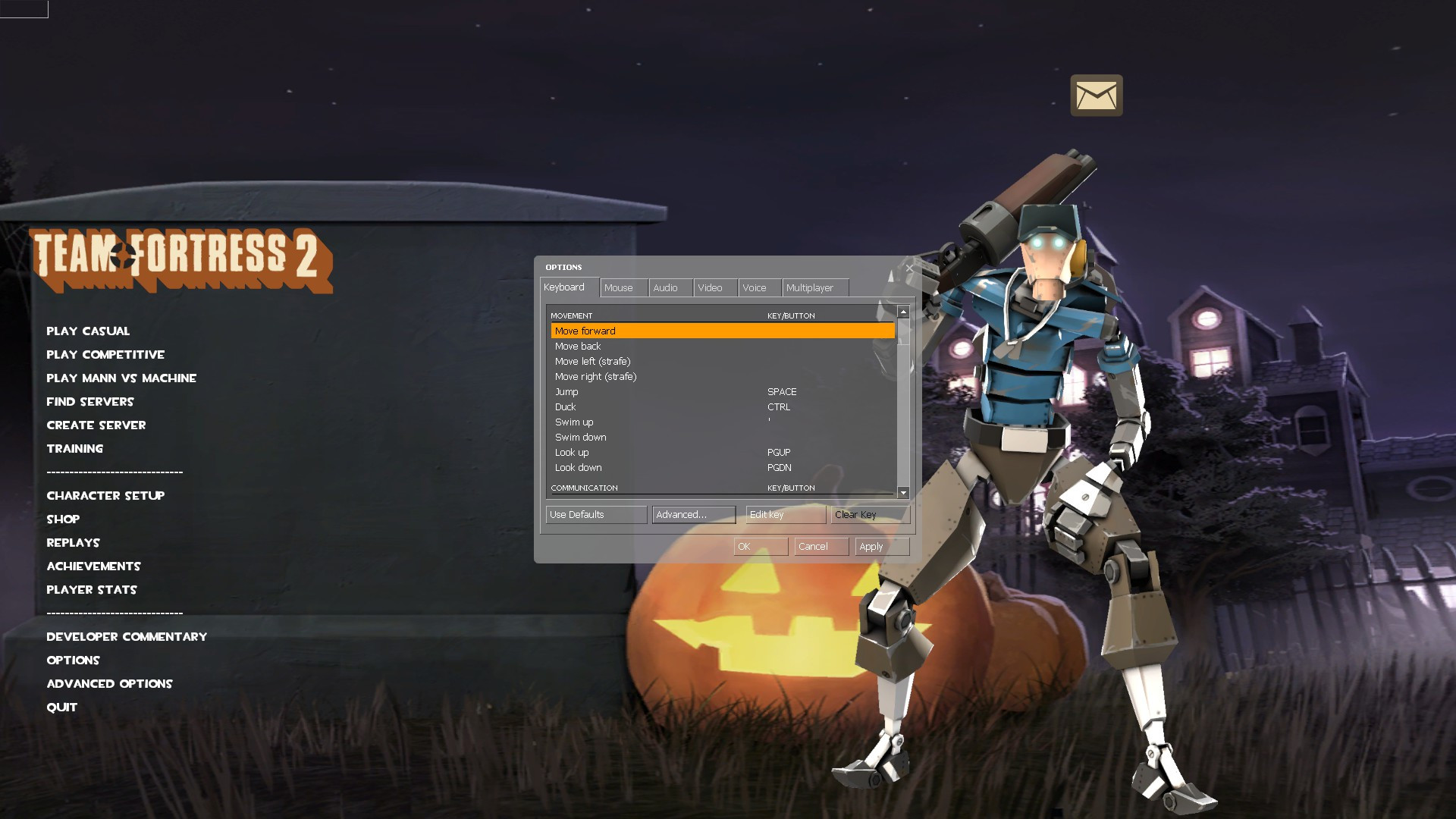Open the Character Setup menu entry

pos(105,495)
